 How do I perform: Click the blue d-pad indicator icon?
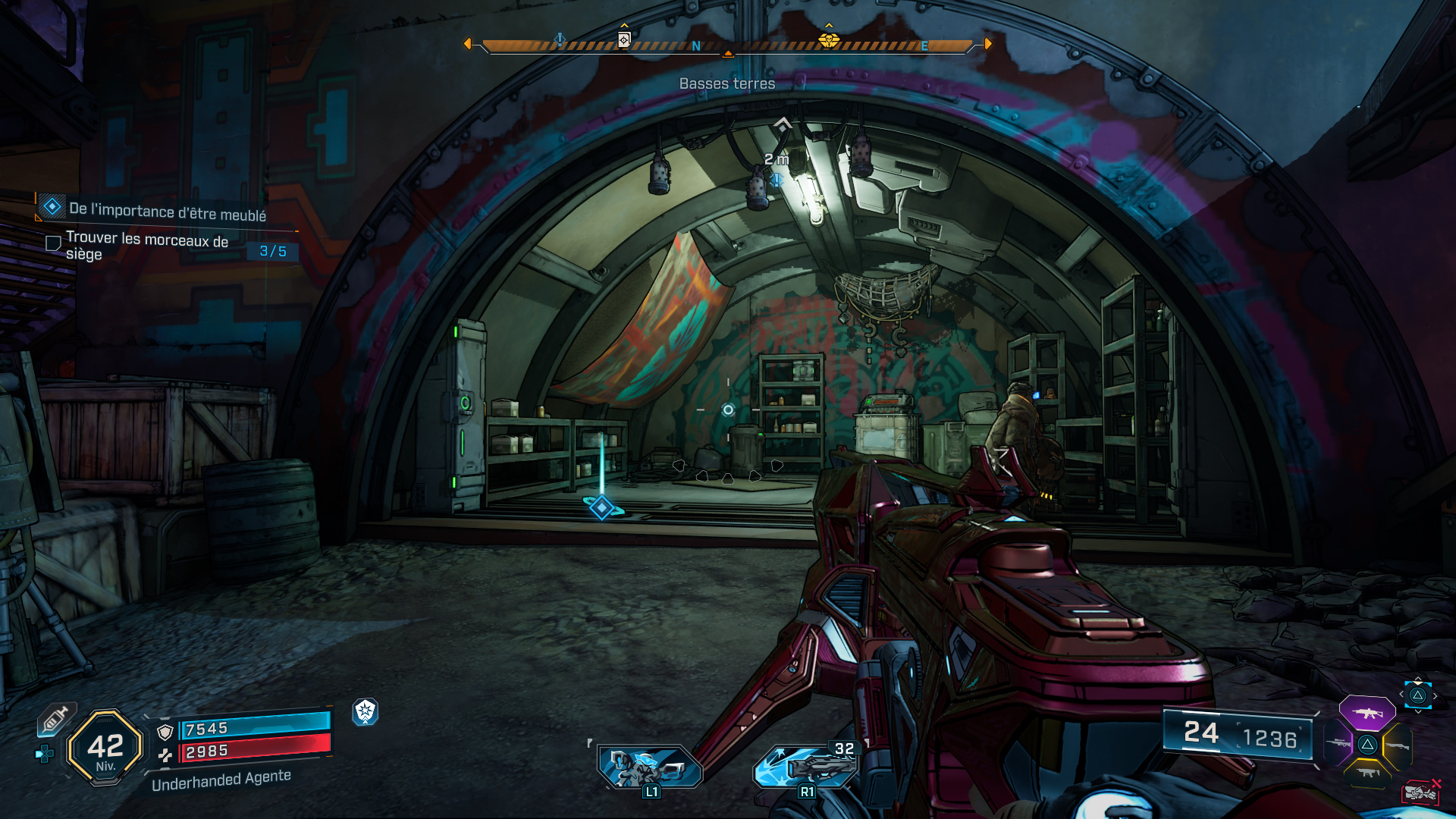pyautogui.click(x=45, y=754)
